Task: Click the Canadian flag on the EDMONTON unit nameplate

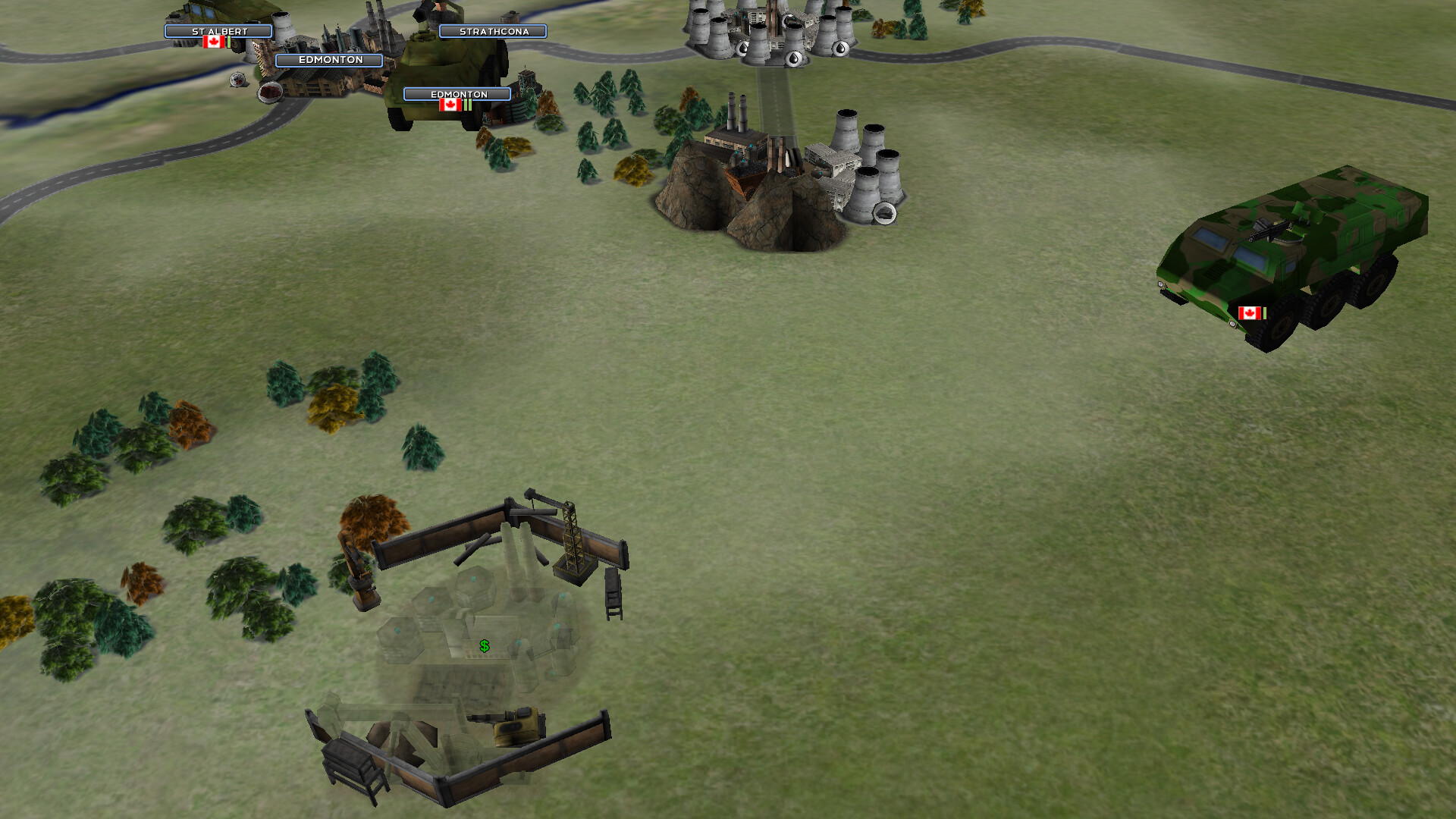Action: (450, 106)
